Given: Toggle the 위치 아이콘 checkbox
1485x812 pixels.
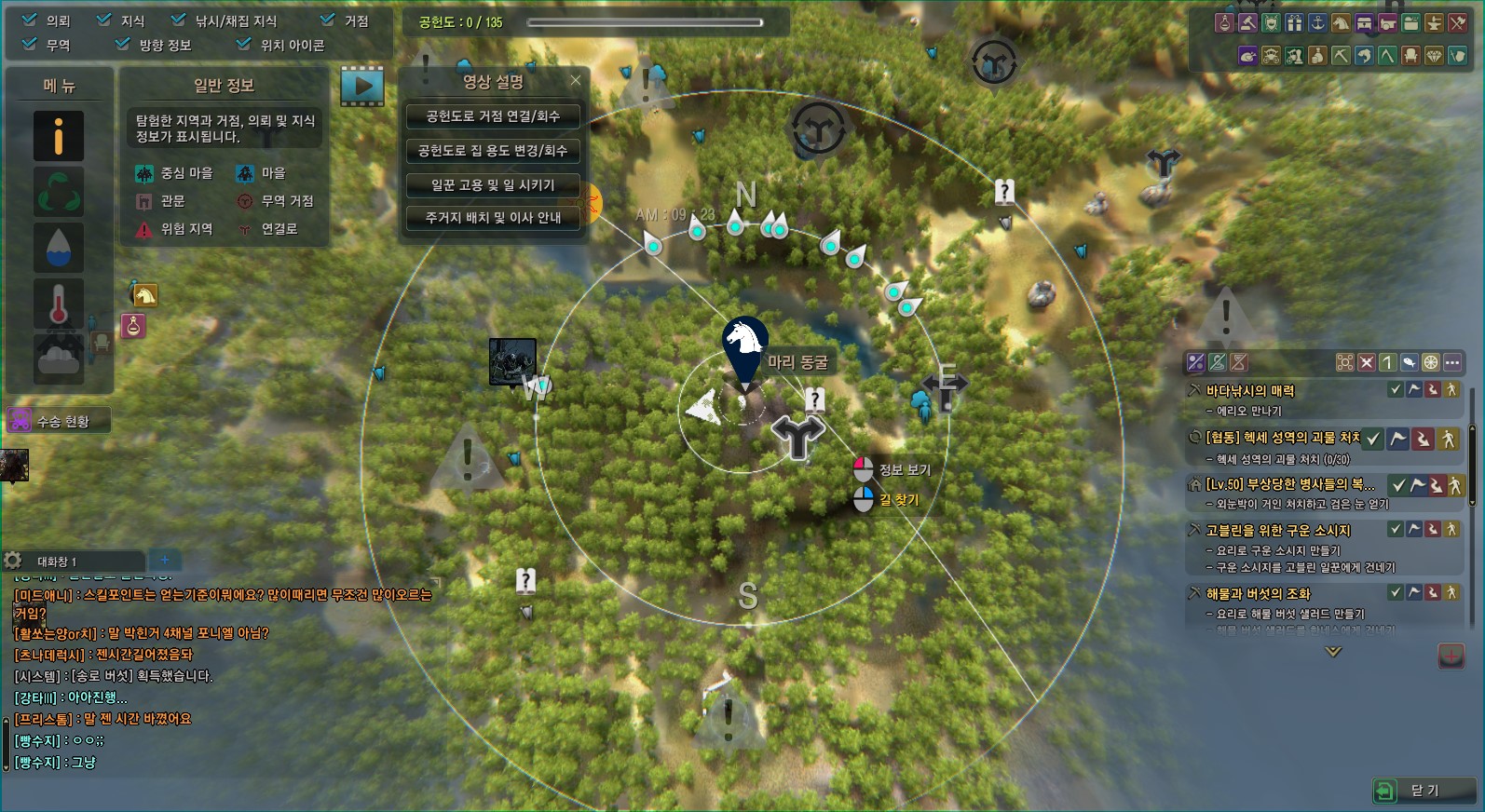Looking at the screenshot, I should tap(243, 43).
